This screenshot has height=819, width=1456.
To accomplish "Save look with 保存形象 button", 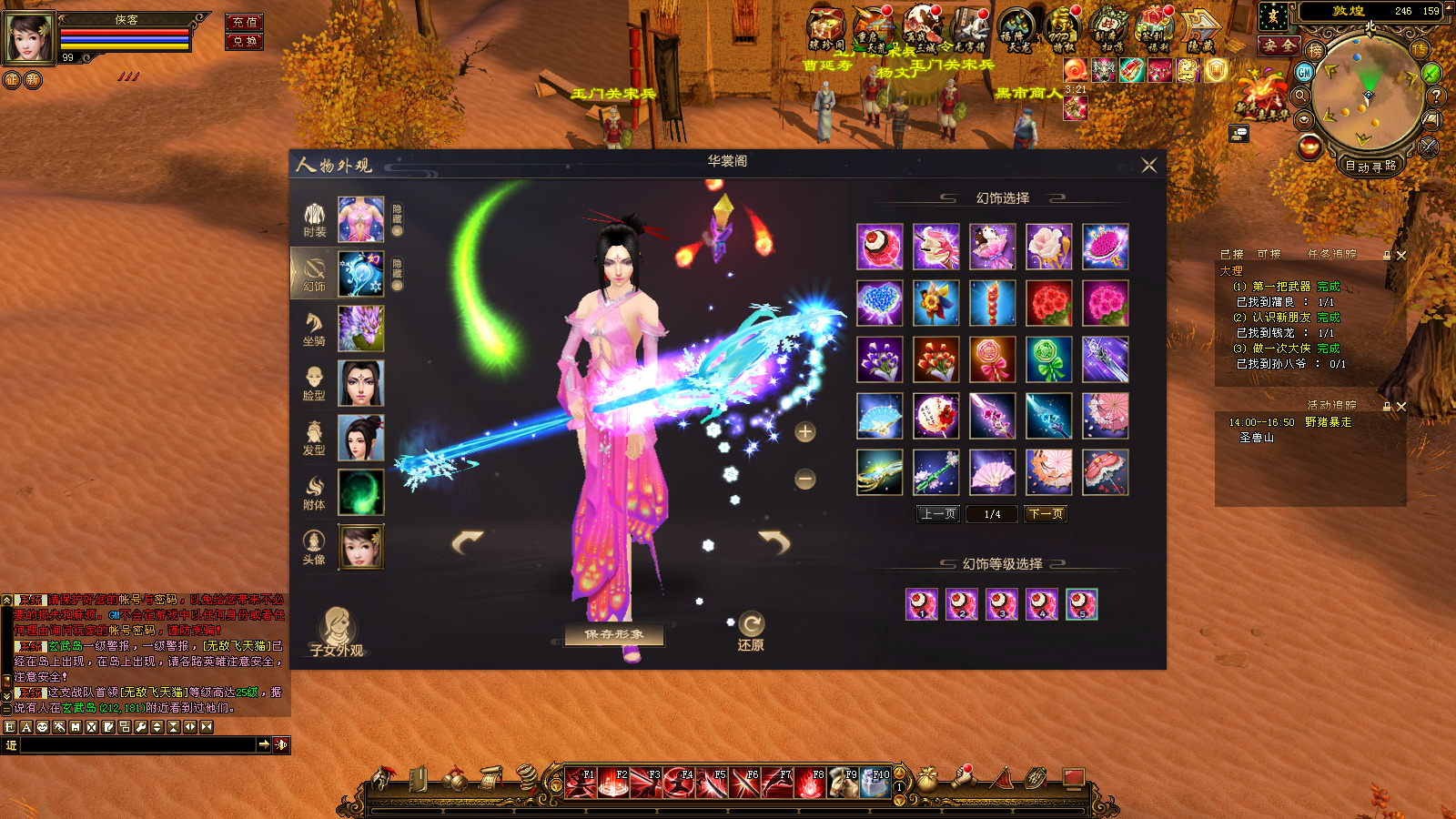I will pyautogui.click(x=613, y=634).
